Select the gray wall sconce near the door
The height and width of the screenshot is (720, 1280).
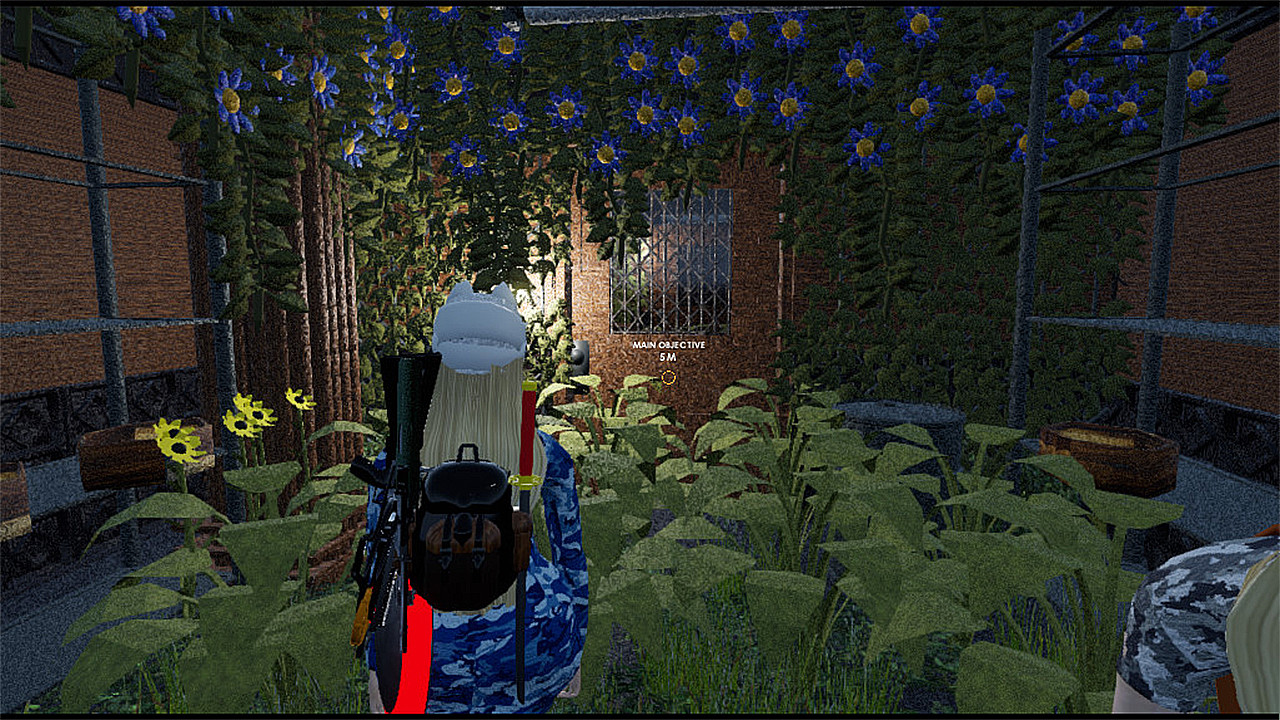pyautogui.click(x=579, y=355)
